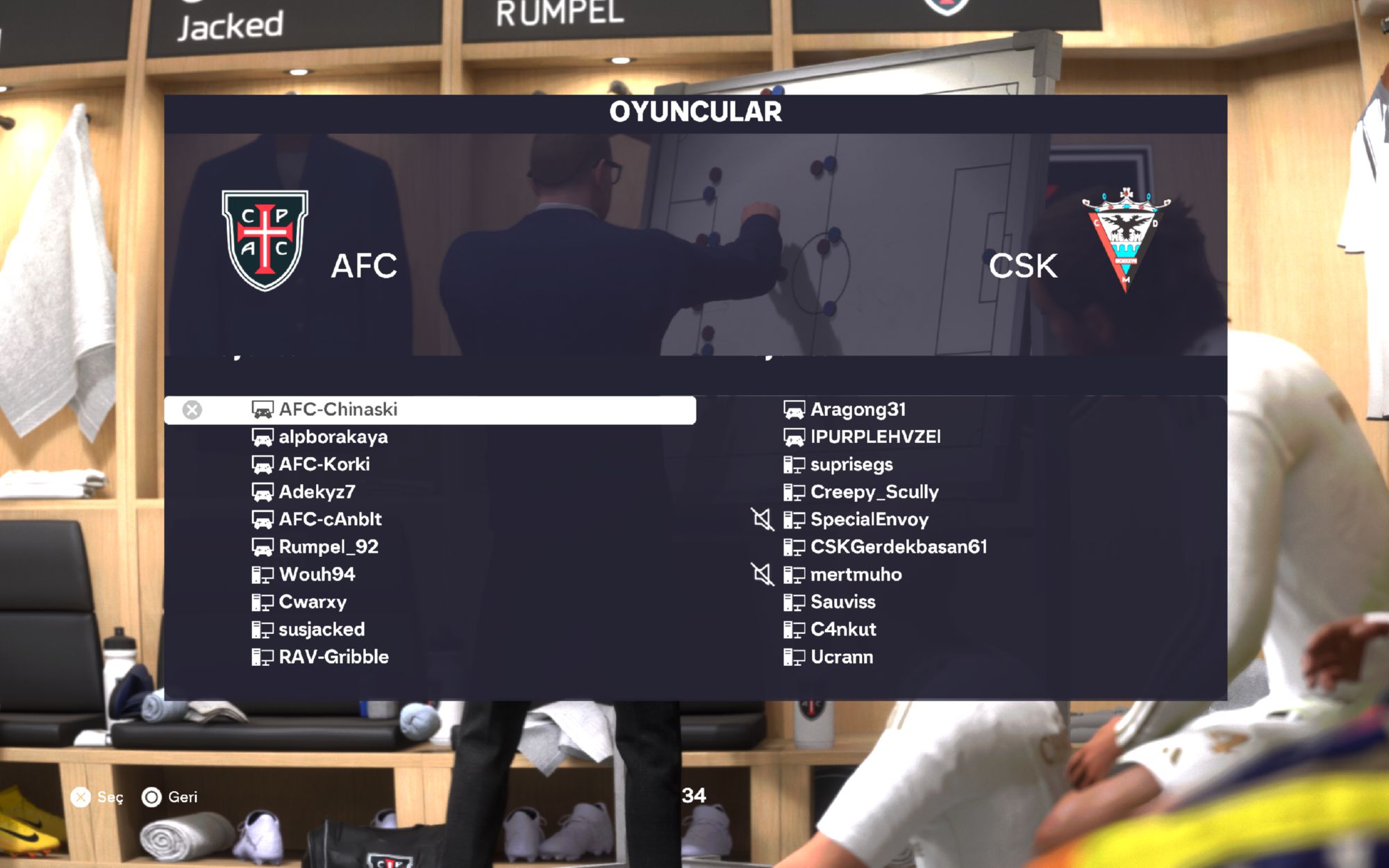Select susjacked from the list

point(322,630)
